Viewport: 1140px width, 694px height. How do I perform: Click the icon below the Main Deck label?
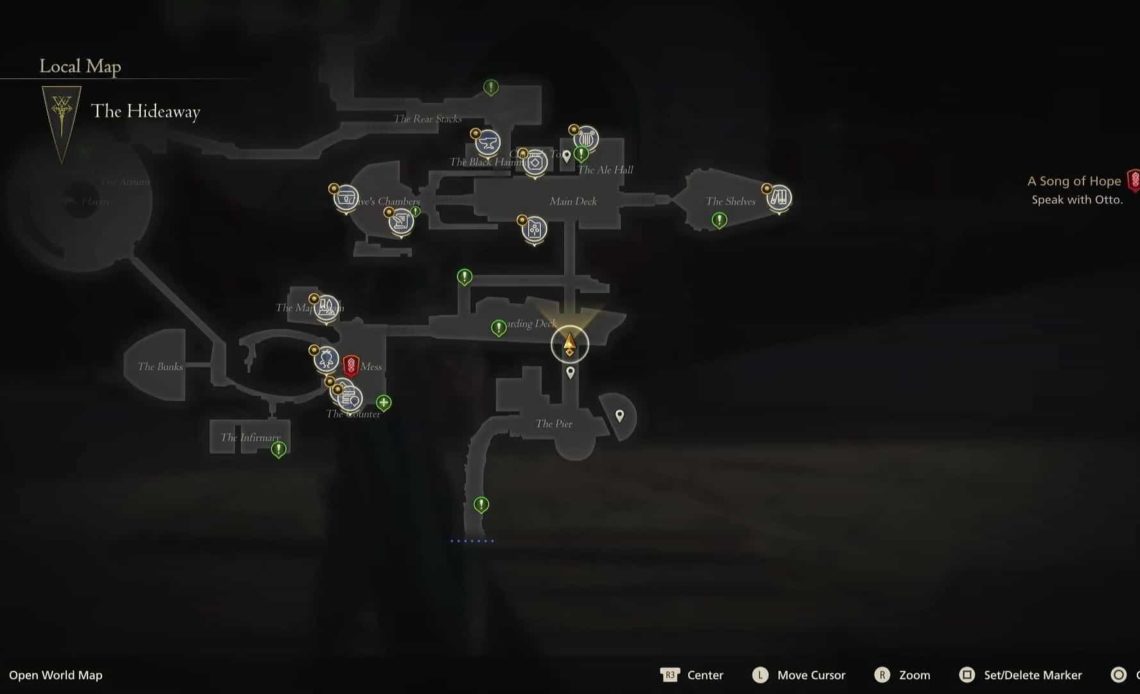tap(534, 229)
